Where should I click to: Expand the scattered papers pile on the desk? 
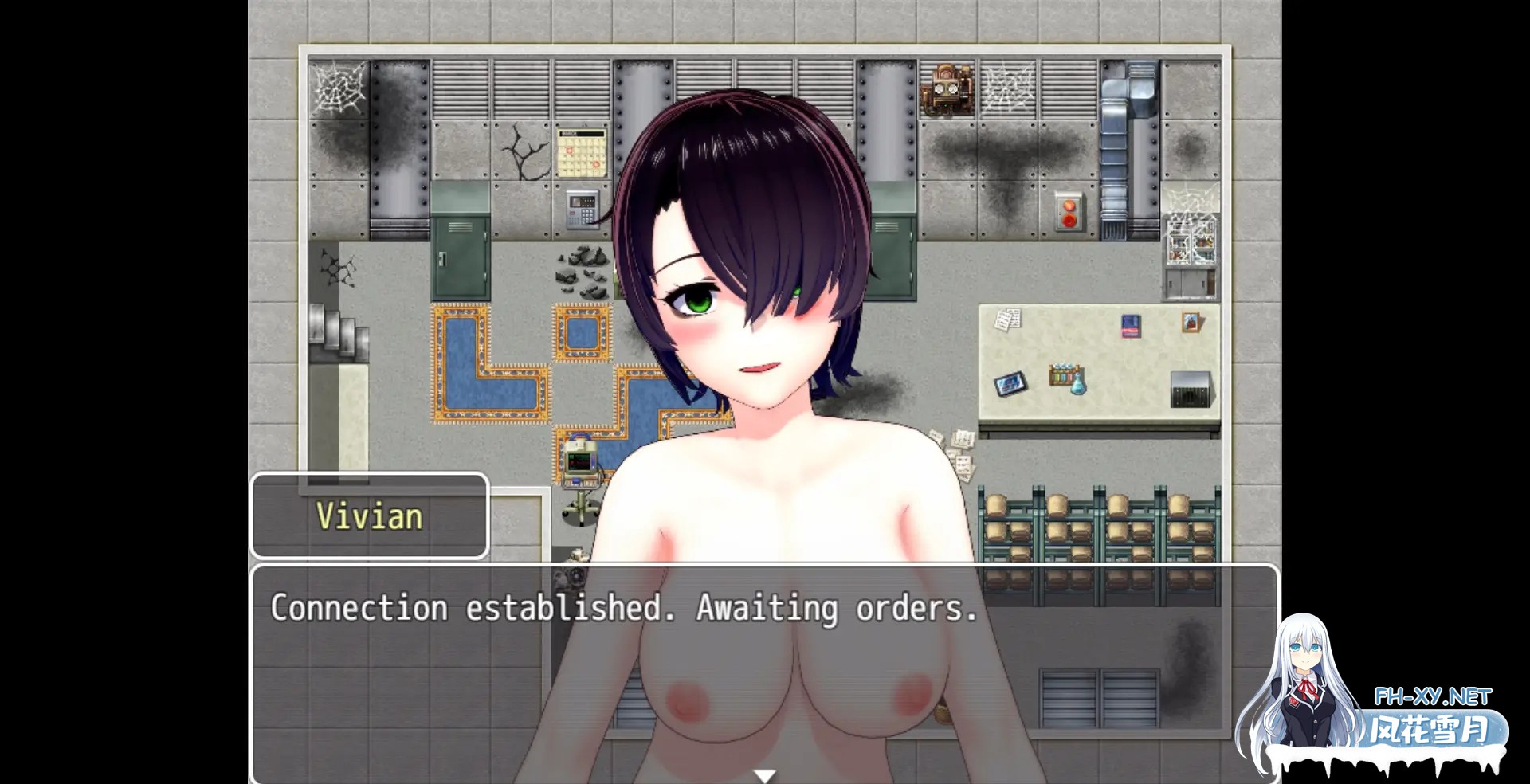tap(1008, 320)
